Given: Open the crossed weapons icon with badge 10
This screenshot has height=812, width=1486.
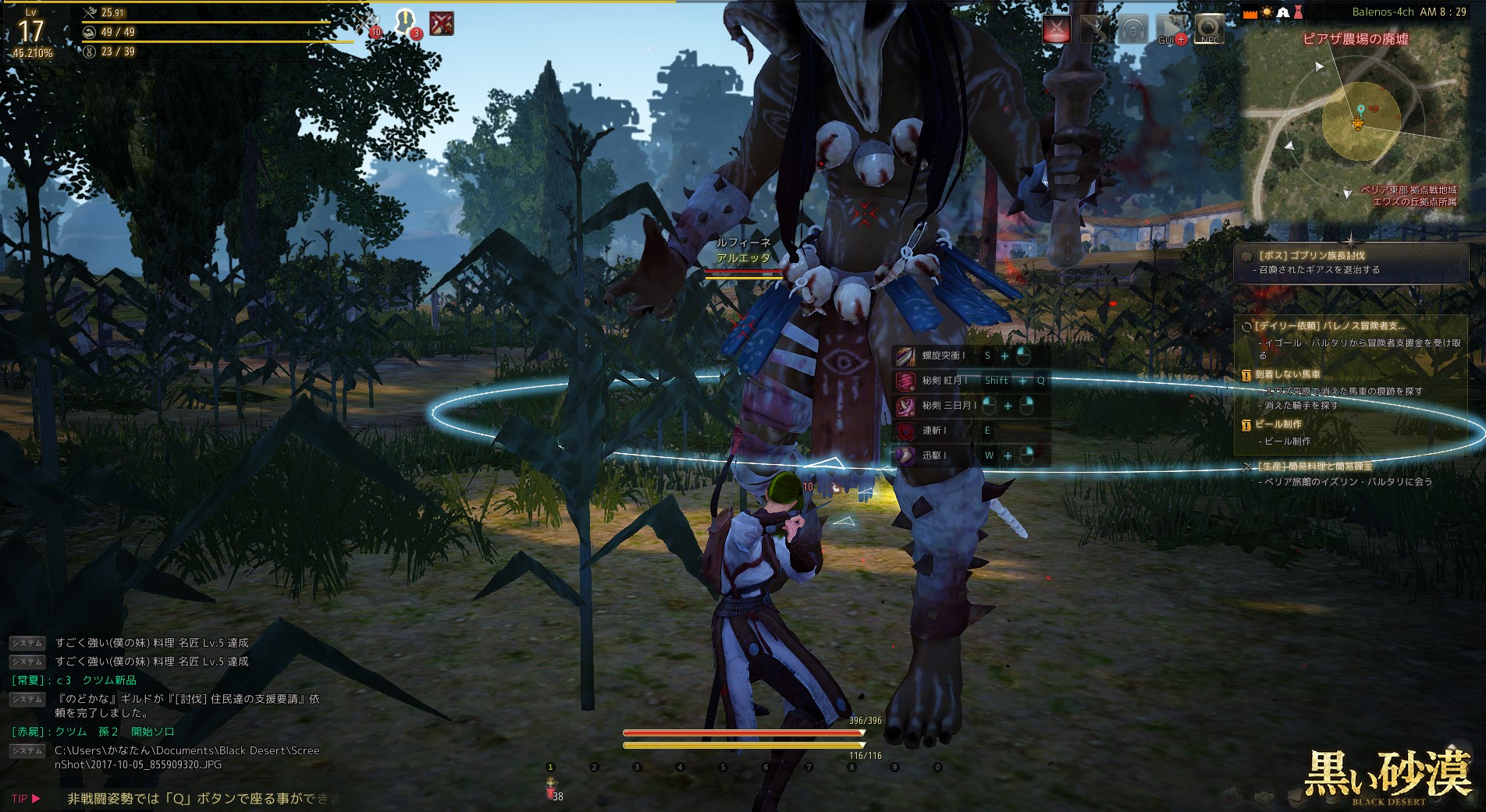Looking at the screenshot, I should 372,23.
